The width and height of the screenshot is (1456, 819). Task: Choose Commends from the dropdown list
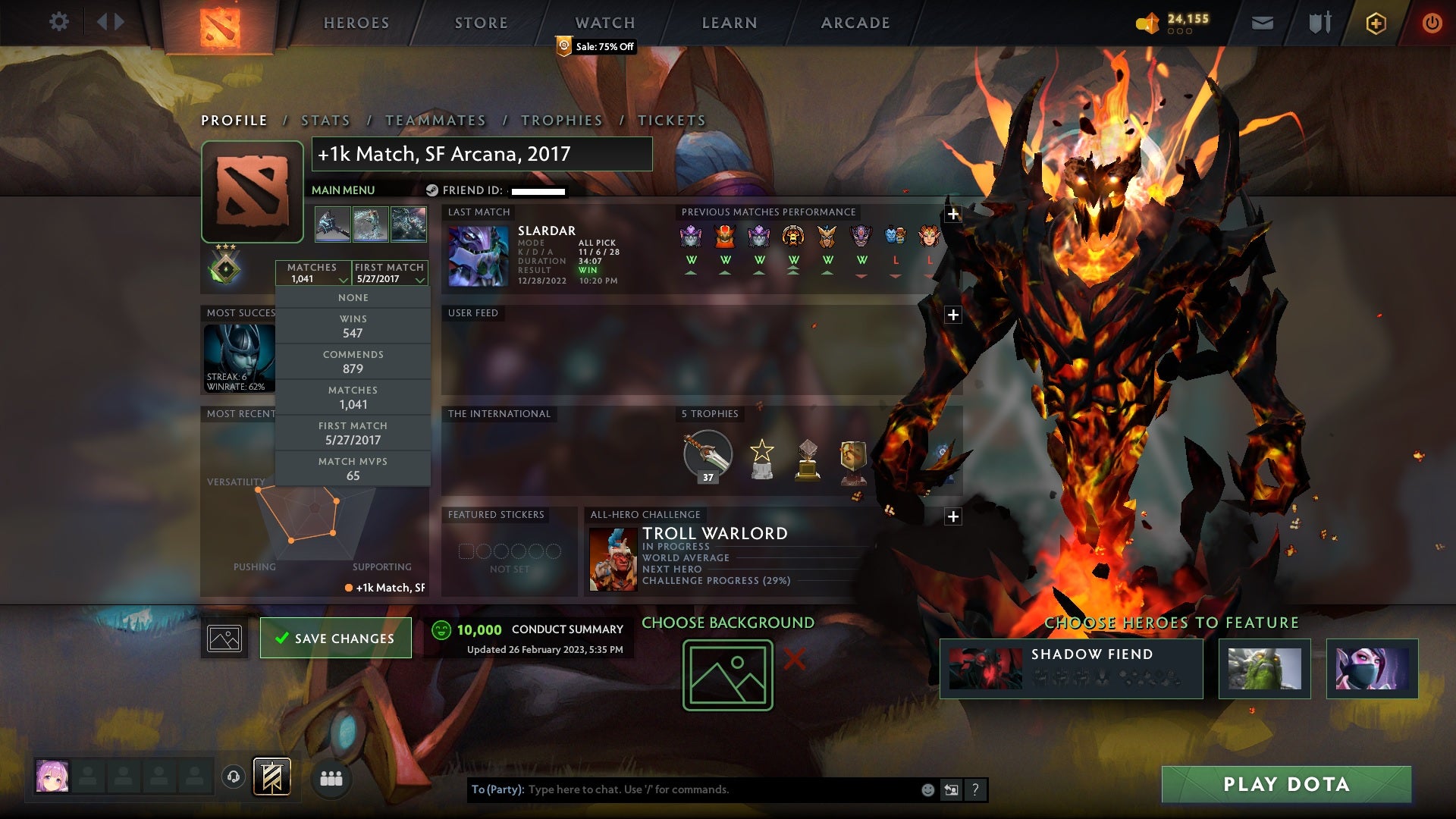pos(353,362)
